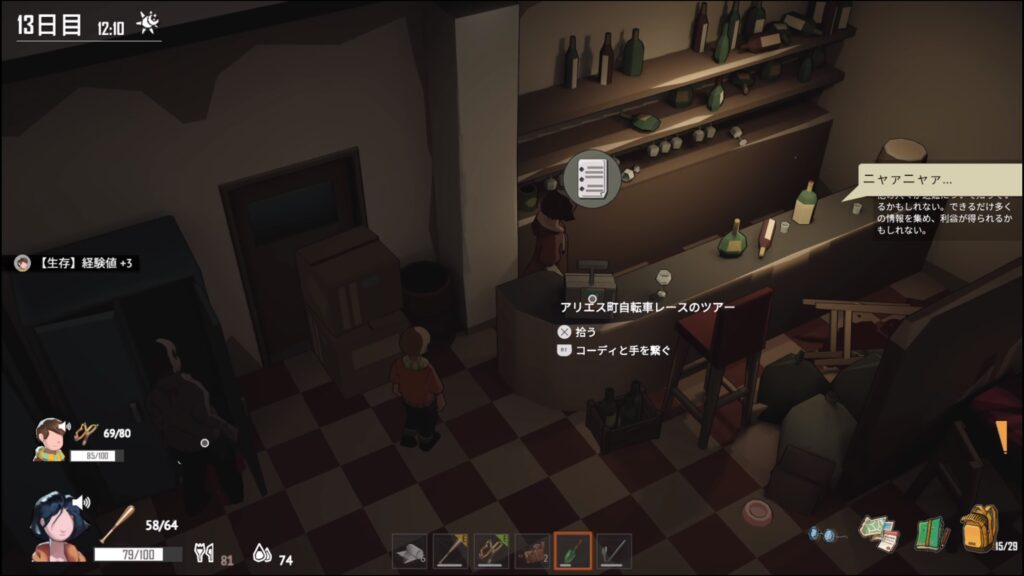Select the green trowel hotbar slot
This screenshot has width=1024, height=576.
[x=573, y=551]
